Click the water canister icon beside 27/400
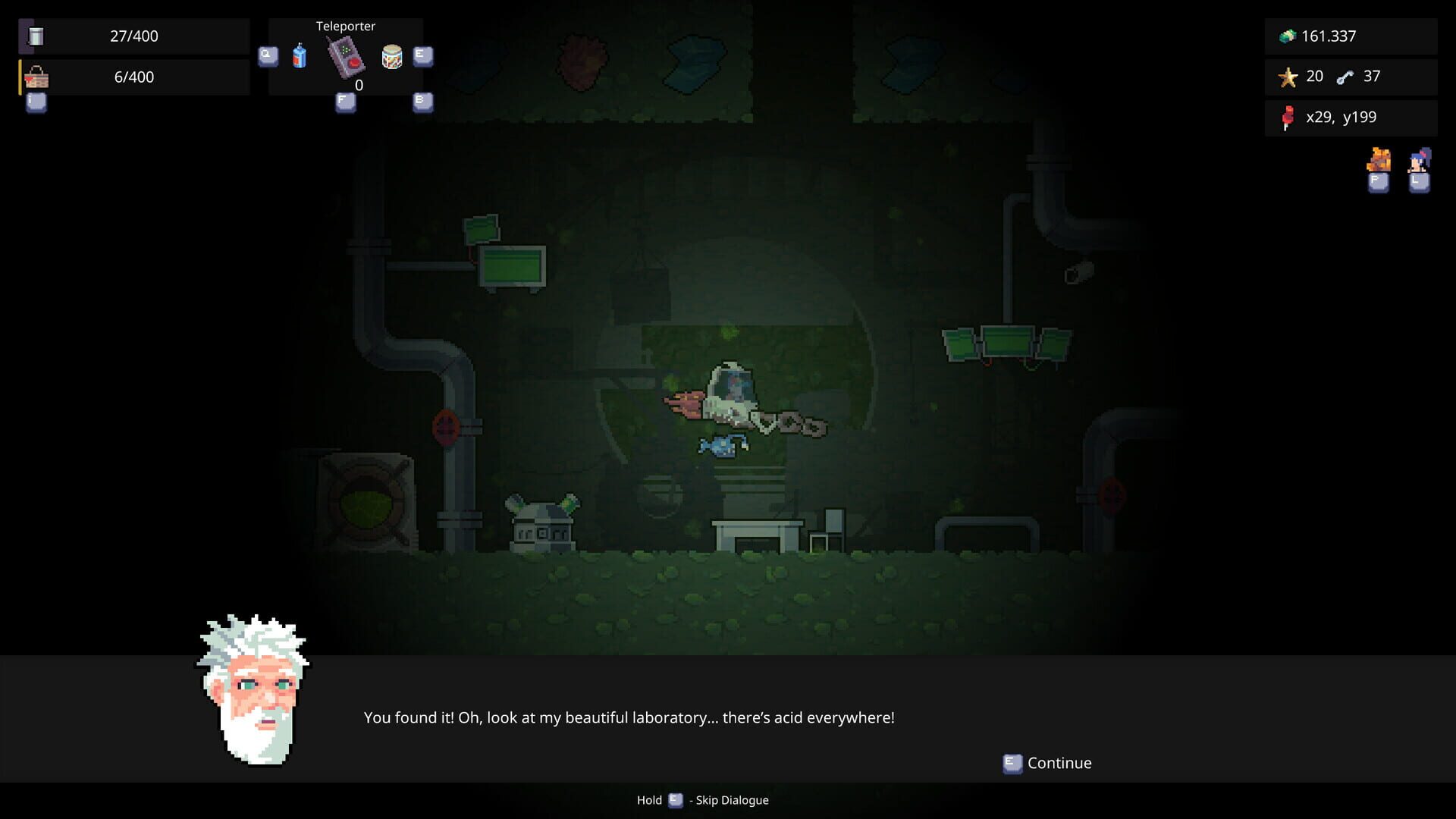1456x819 pixels. point(36,35)
